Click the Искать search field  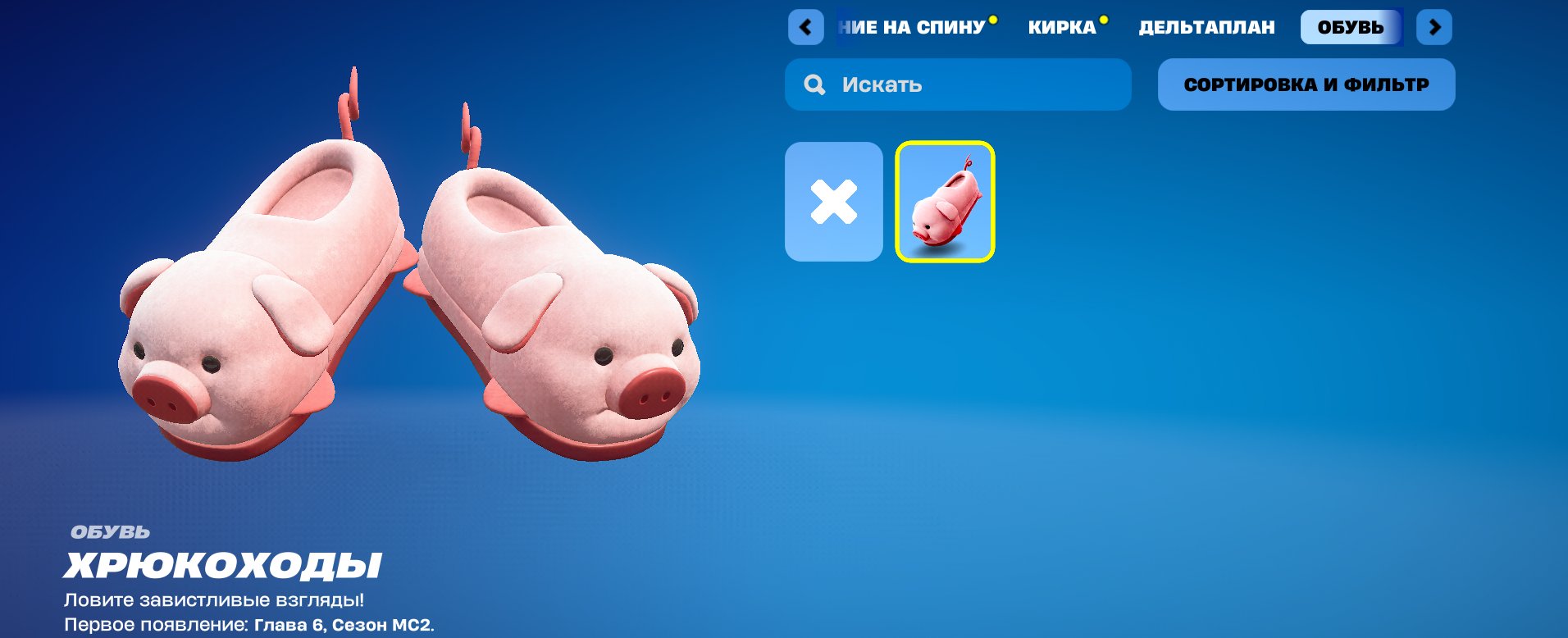(x=958, y=84)
